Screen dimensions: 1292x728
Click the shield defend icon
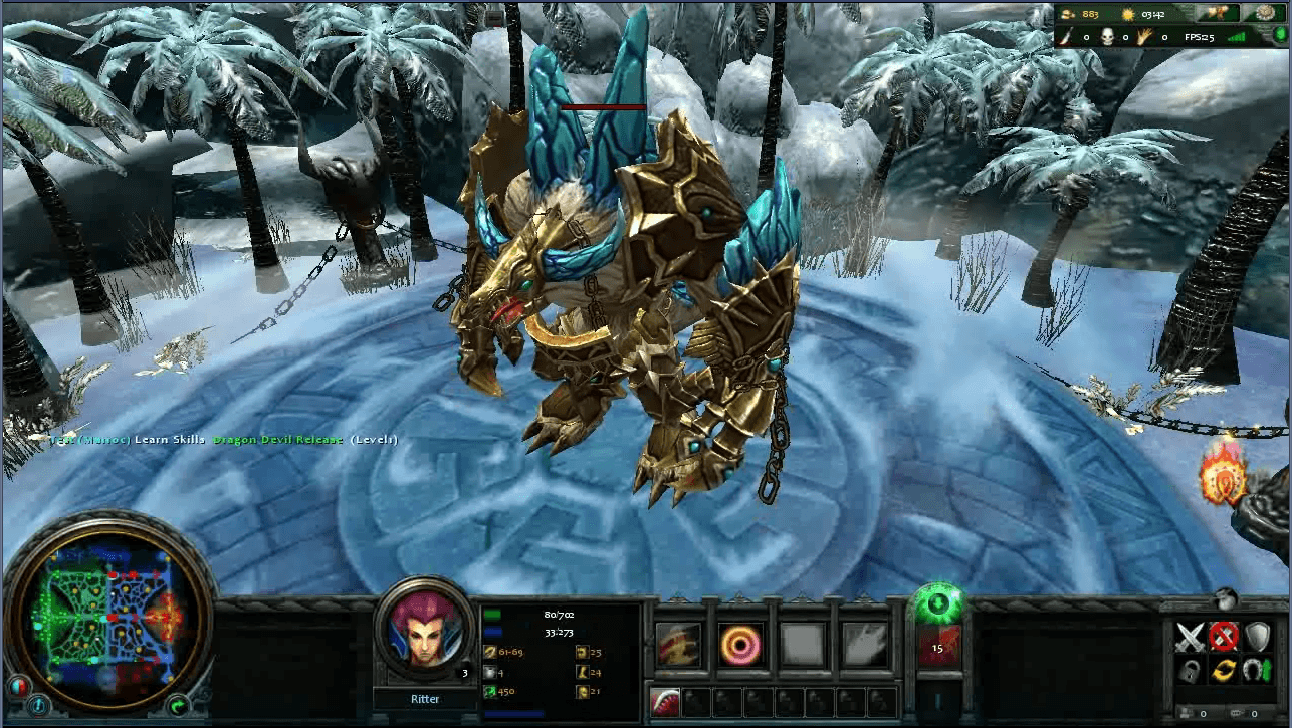1258,636
